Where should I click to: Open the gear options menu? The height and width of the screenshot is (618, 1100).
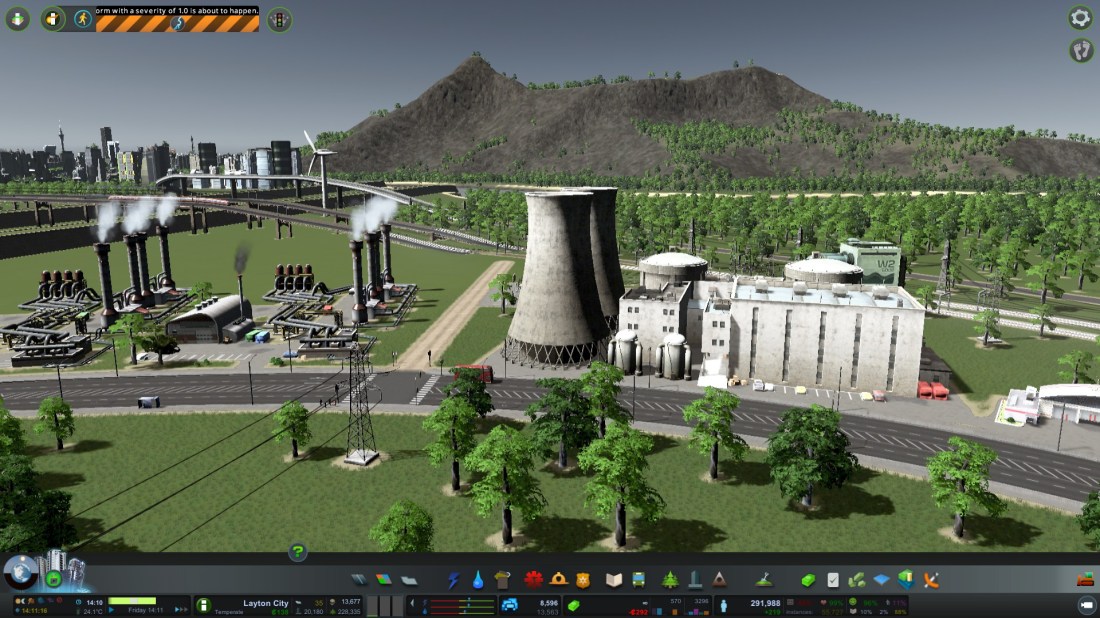1080,17
